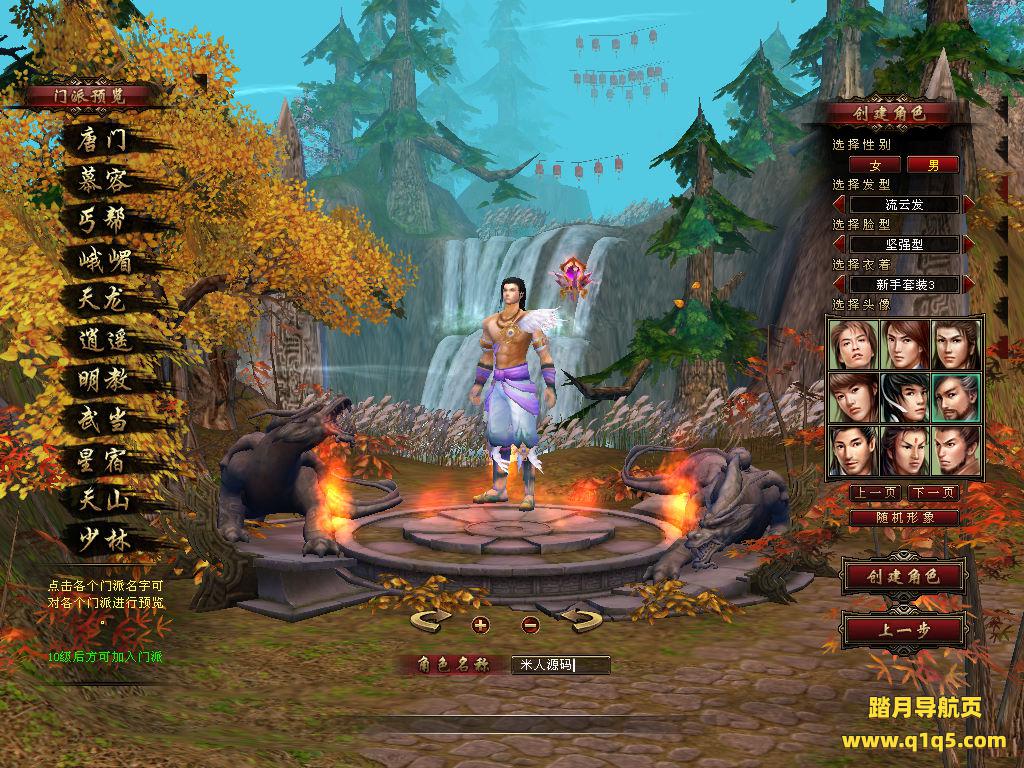Preview the 慕容 sect
The width and height of the screenshot is (1024, 768).
(x=103, y=180)
